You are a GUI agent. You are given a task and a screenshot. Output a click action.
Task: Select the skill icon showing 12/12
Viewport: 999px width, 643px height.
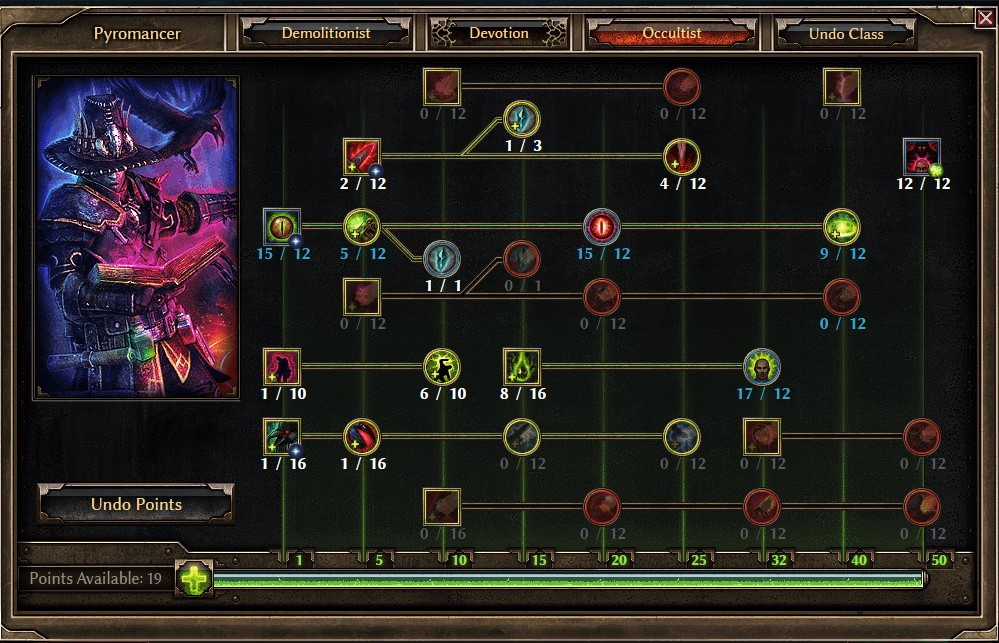pos(921,157)
